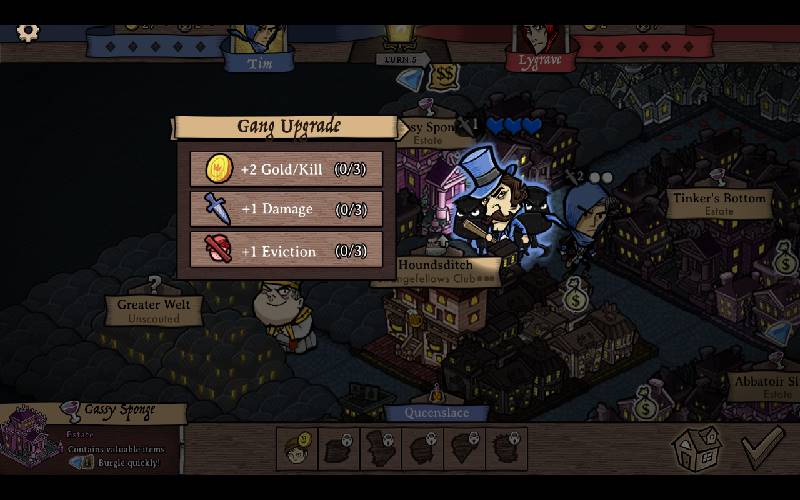Viewport: 800px width, 500px height.
Task: Select the Tinker's Bottom estate label
Action: [720, 203]
